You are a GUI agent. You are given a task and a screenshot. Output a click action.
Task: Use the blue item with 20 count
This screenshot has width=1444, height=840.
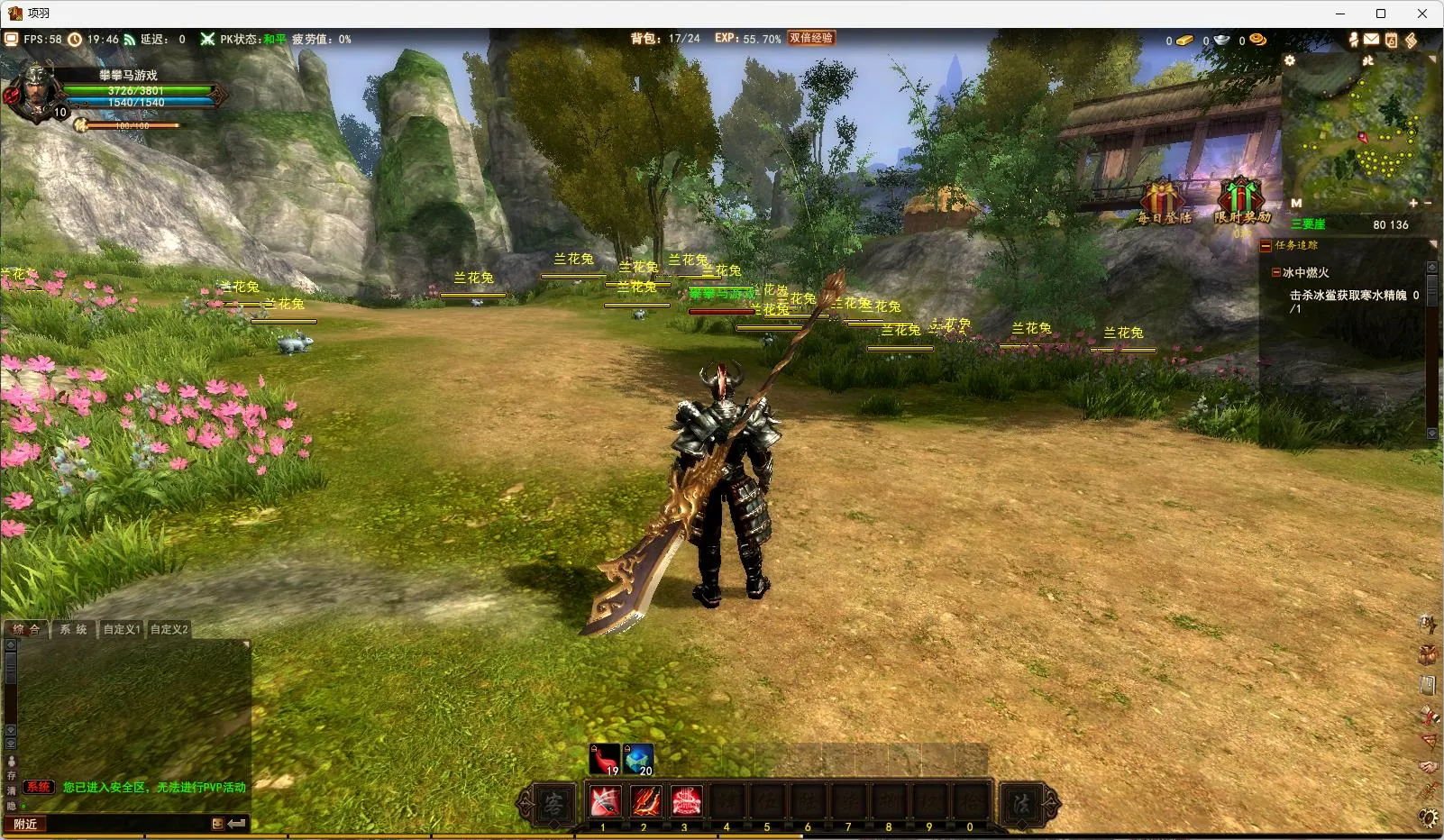(x=638, y=759)
